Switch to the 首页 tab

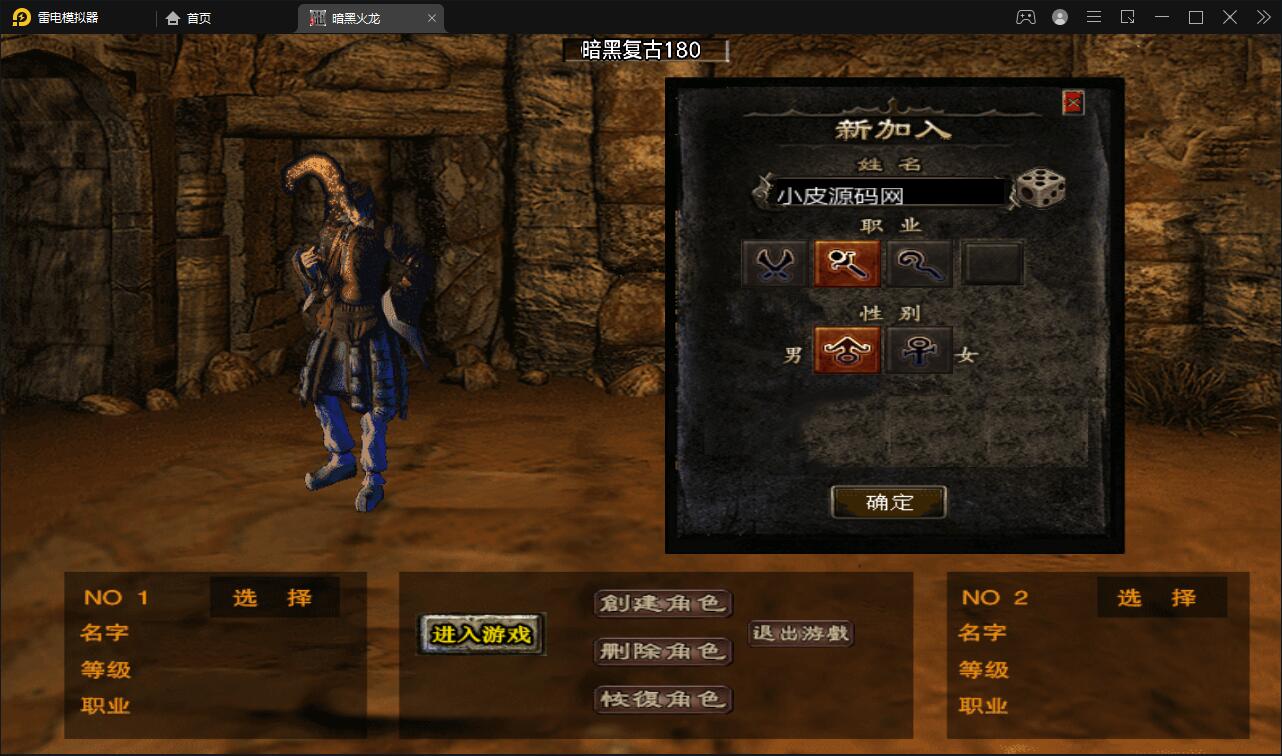click(x=188, y=17)
